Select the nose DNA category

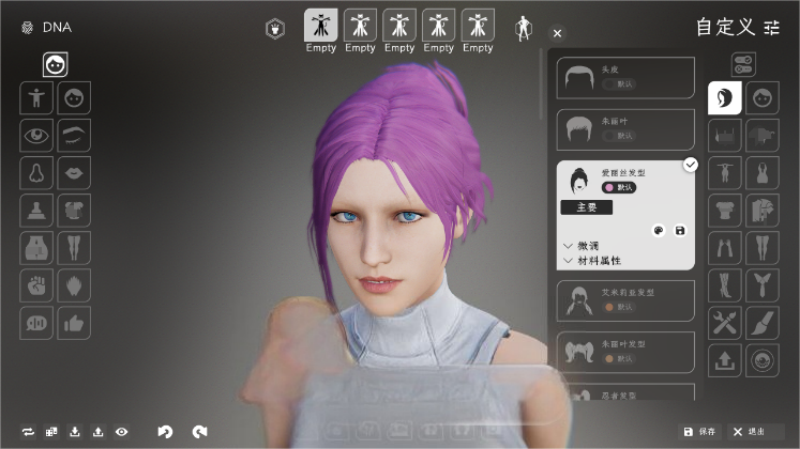tap(37, 172)
